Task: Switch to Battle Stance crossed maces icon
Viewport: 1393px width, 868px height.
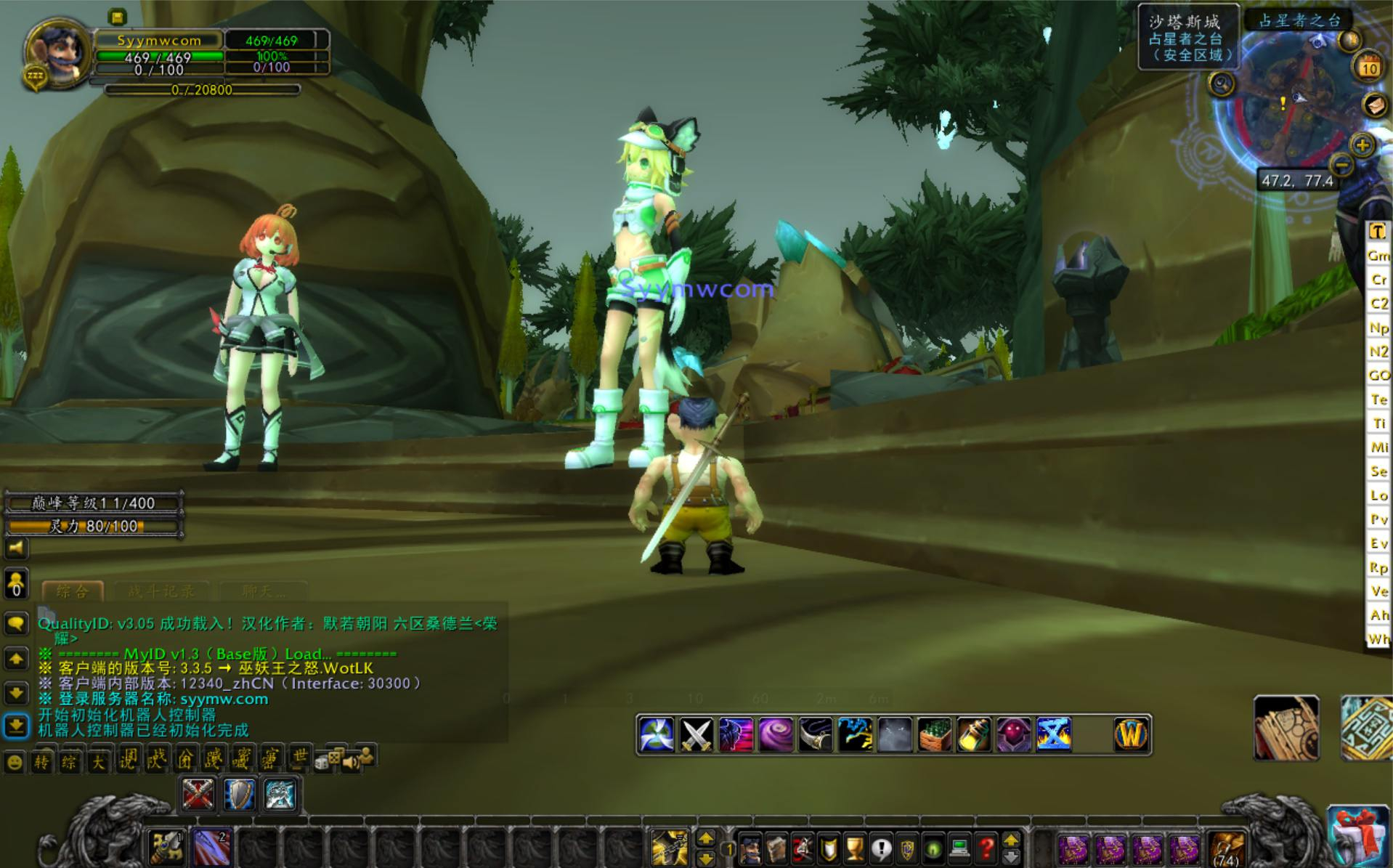Action: pos(198,795)
